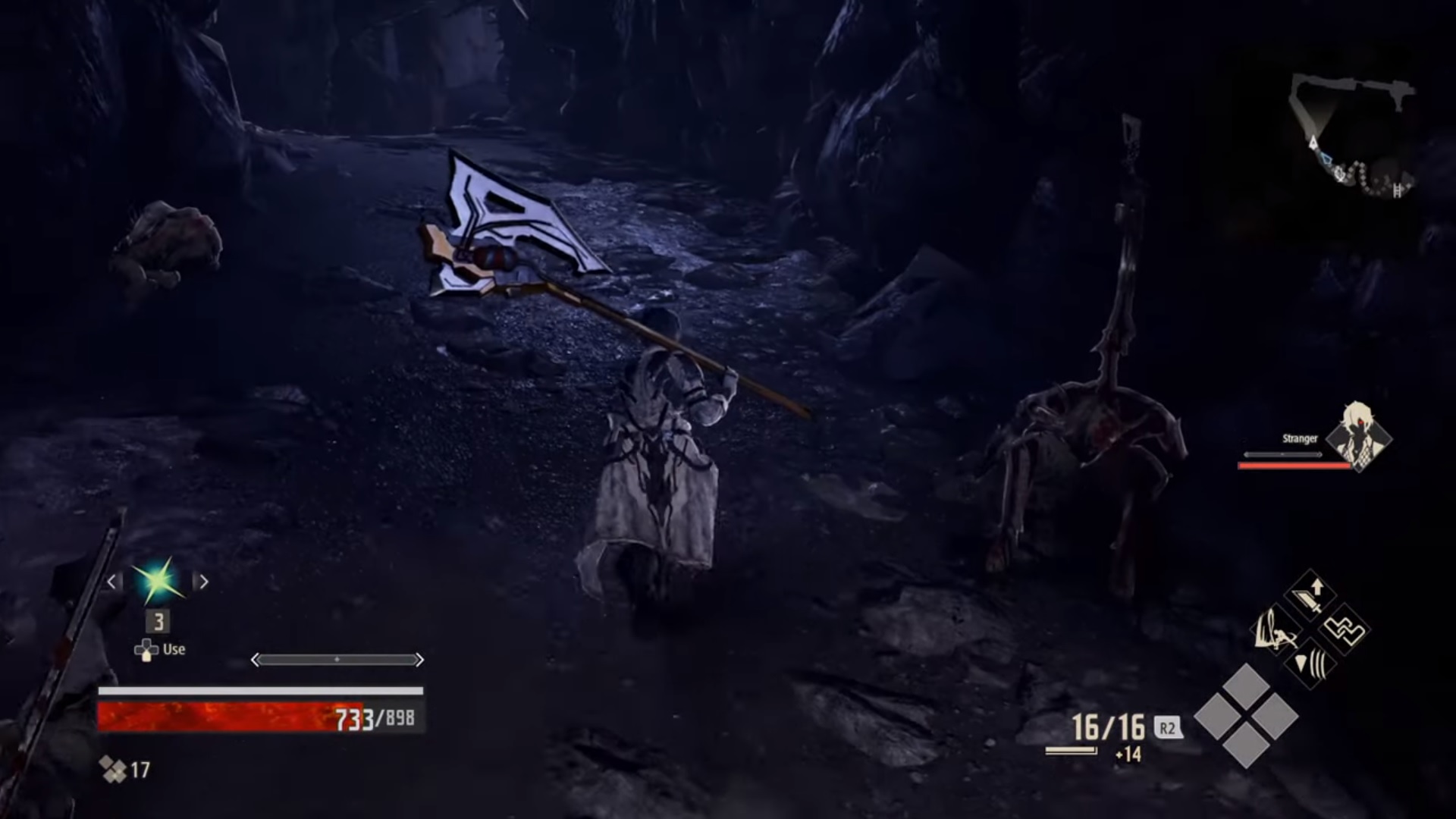Screen dimensions: 1456x819
Task: Click the Use label below the item slot
Action: tap(173, 649)
